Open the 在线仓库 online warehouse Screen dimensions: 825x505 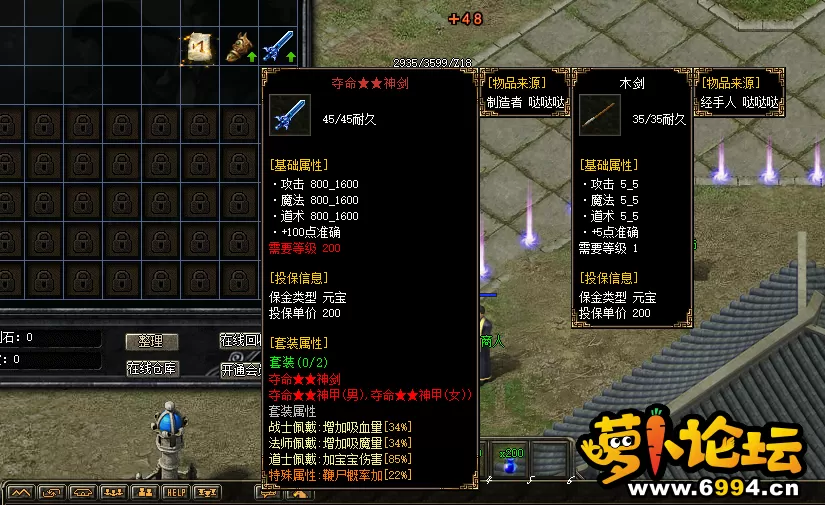coord(151,368)
